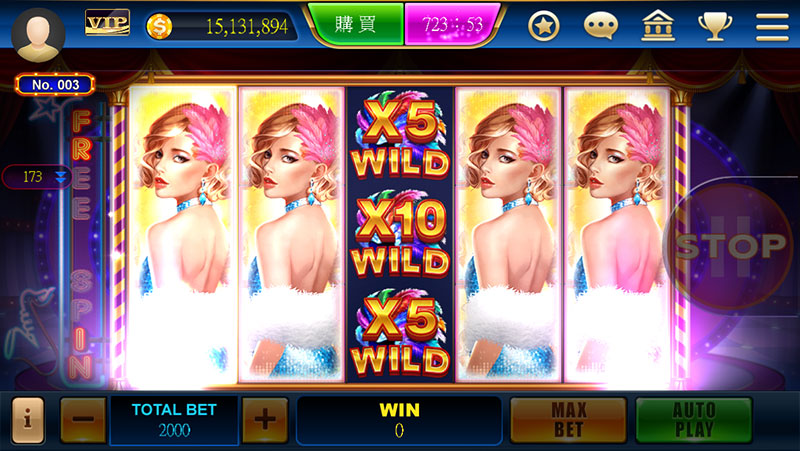Open the bank building icon
This screenshot has height=451, width=800.
point(657,27)
